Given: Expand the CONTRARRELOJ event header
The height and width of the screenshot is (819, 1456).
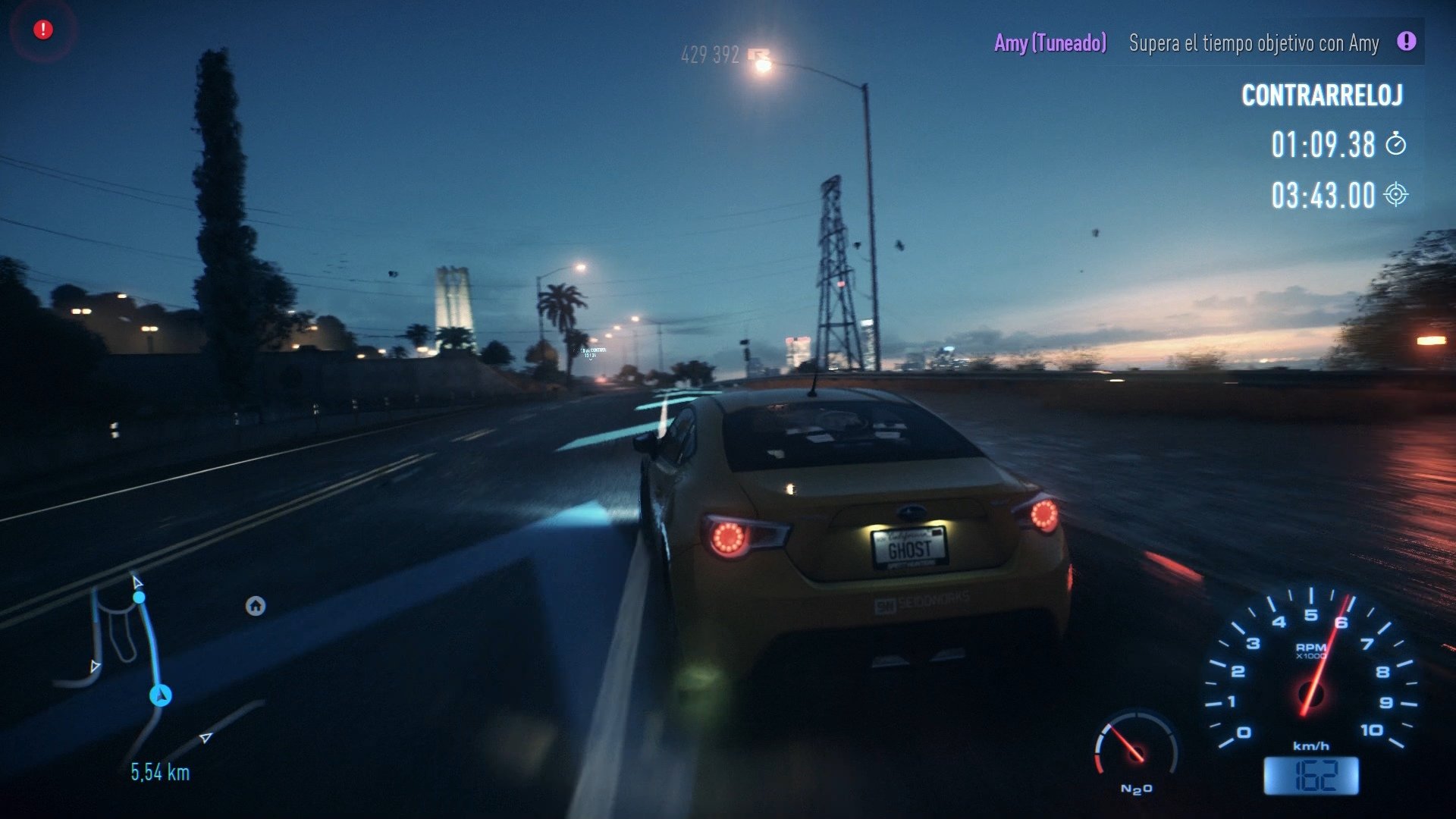Looking at the screenshot, I should coord(1323,96).
